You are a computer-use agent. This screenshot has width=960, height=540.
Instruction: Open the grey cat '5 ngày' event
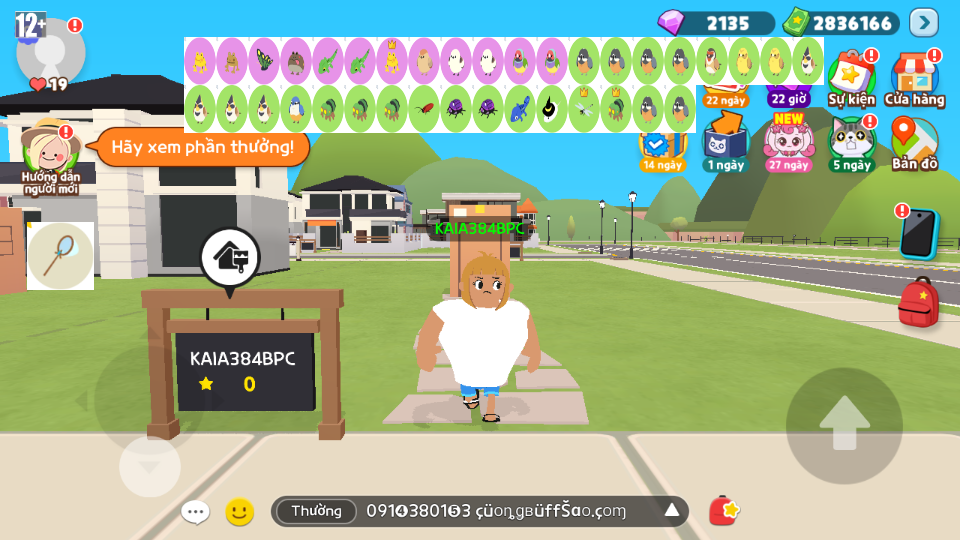(x=851, y=142)
